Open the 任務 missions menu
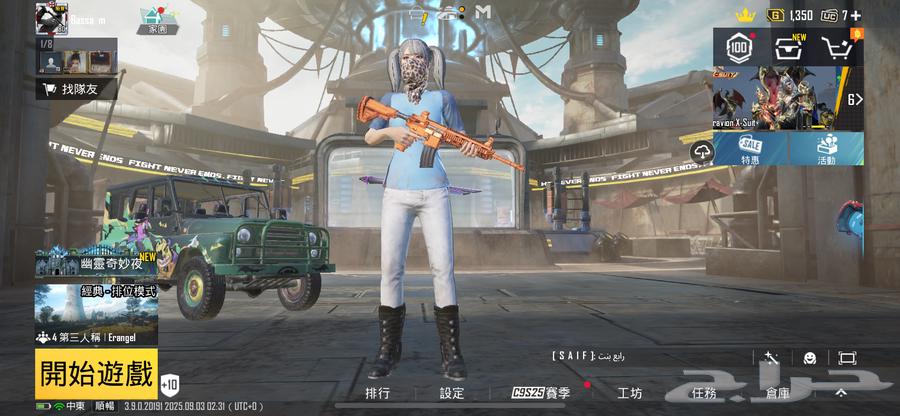 (x=705, y=394)
